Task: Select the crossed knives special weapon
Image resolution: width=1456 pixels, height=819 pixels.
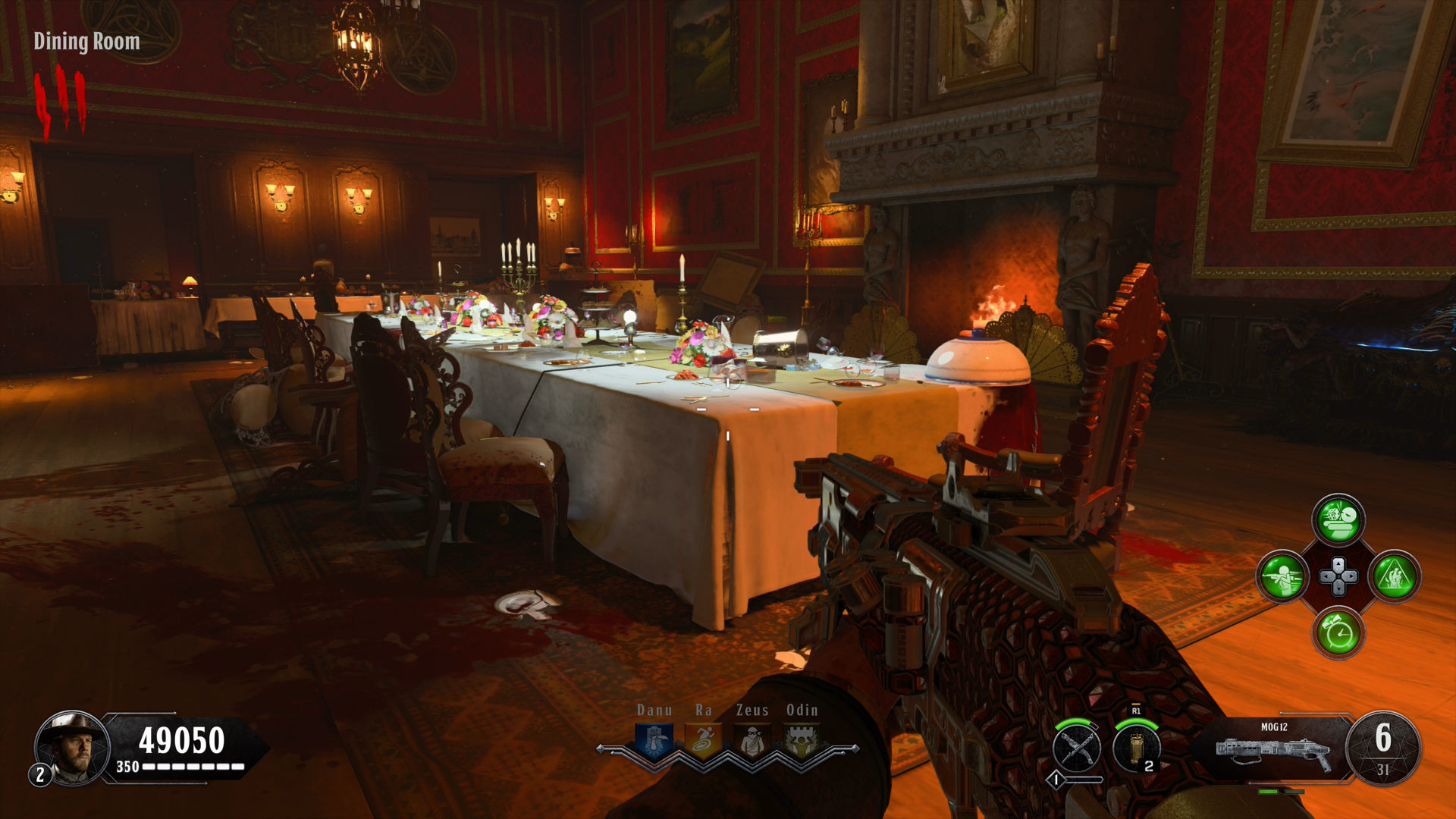Action: point(1077,748)
